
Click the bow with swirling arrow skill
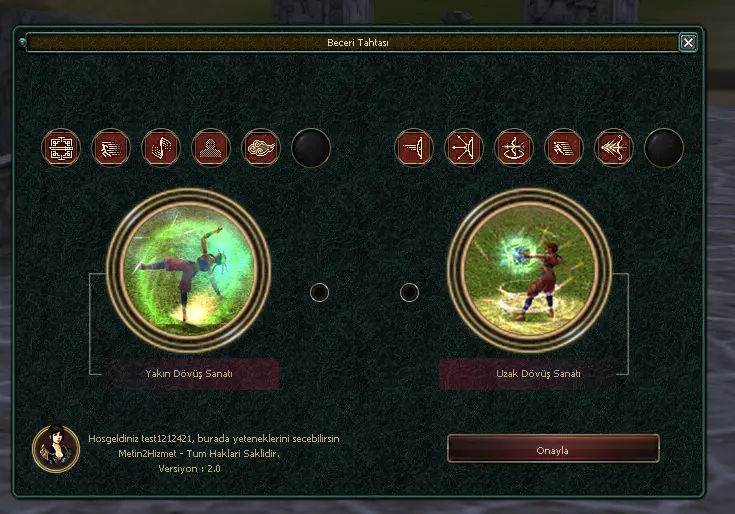(x=514, y=148)
